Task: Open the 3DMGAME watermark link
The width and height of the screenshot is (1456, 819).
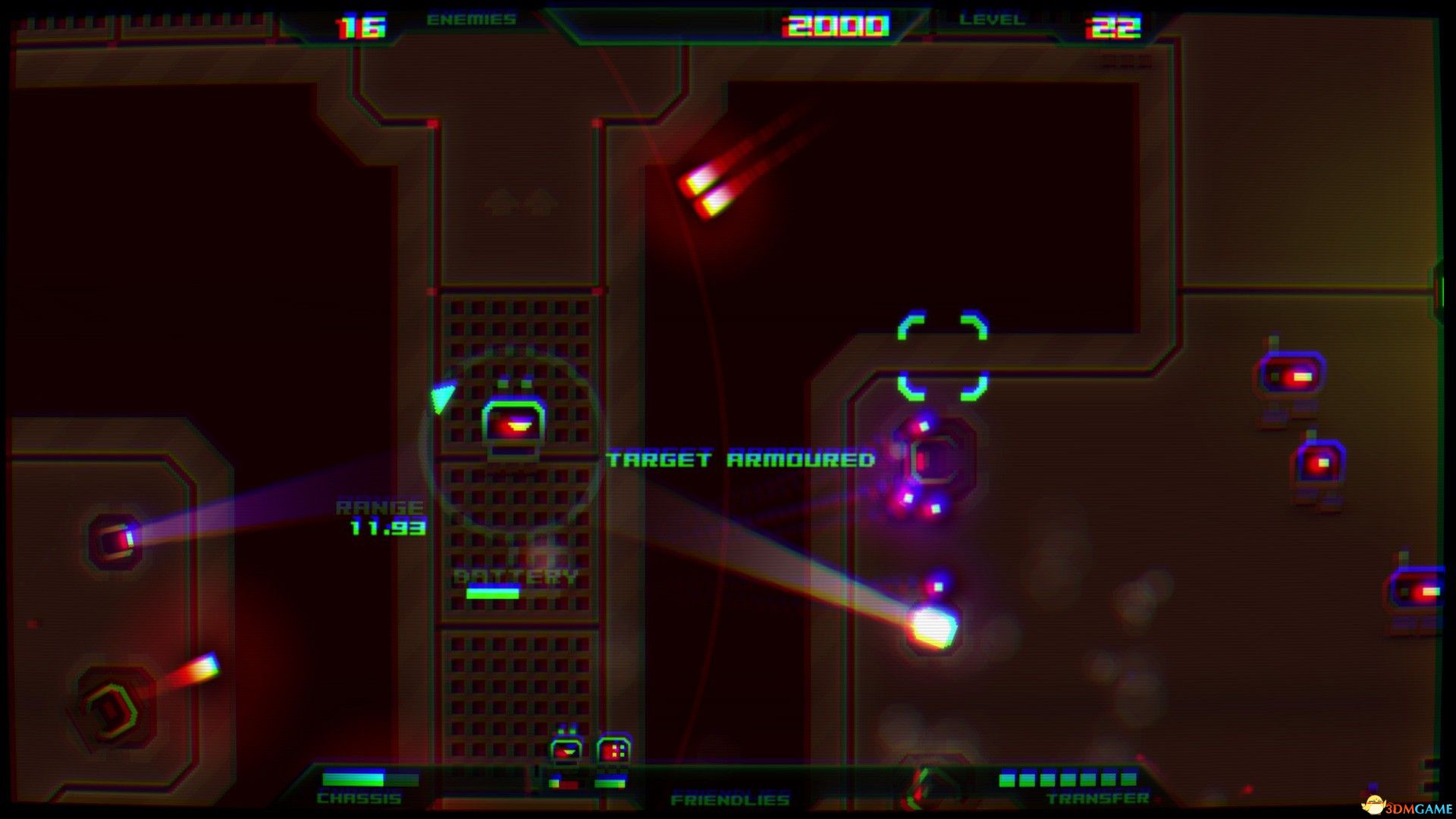Action: coord(1407,806)
